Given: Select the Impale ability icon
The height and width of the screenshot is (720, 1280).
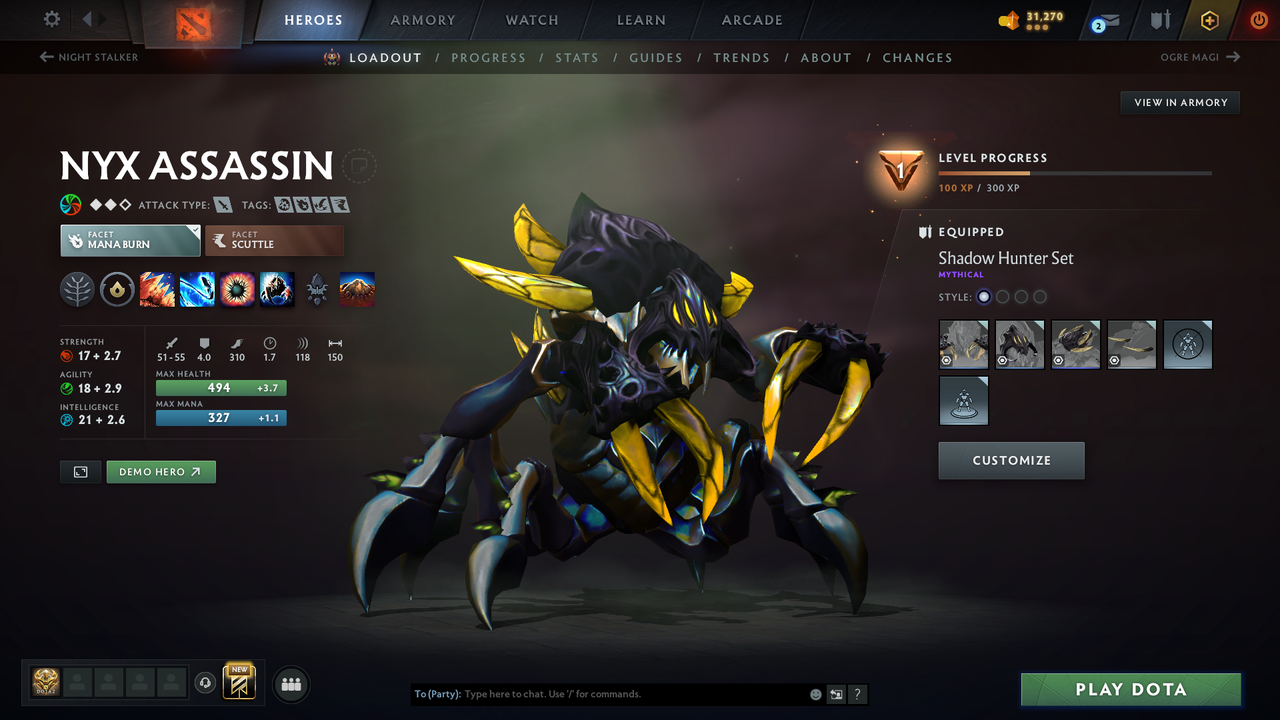Looking at the screenshot, I should (157, 289).
